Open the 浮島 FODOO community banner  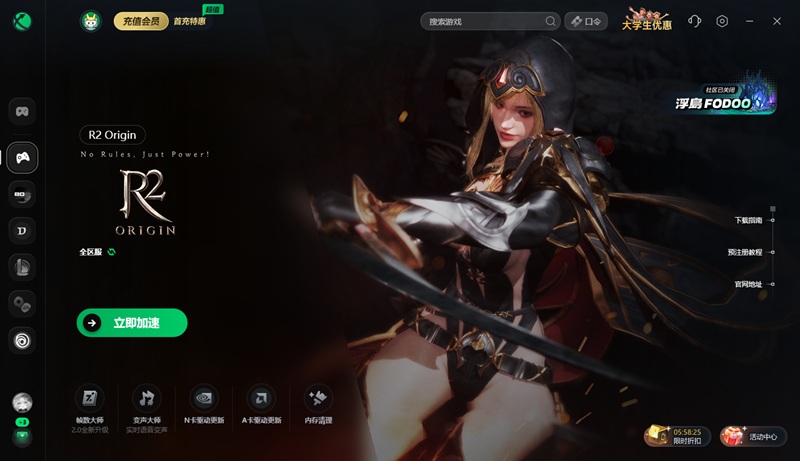(726, 97)
